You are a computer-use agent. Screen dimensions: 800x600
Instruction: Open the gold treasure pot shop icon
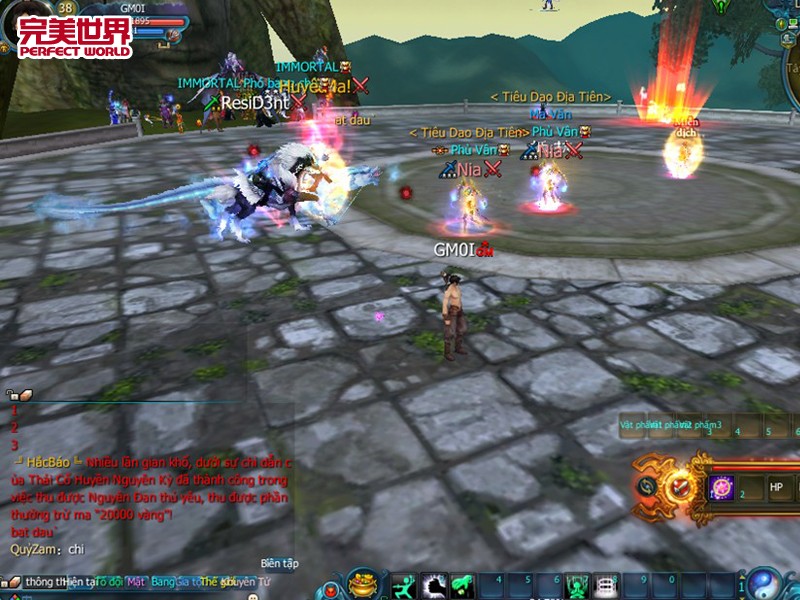pos(364,583)
